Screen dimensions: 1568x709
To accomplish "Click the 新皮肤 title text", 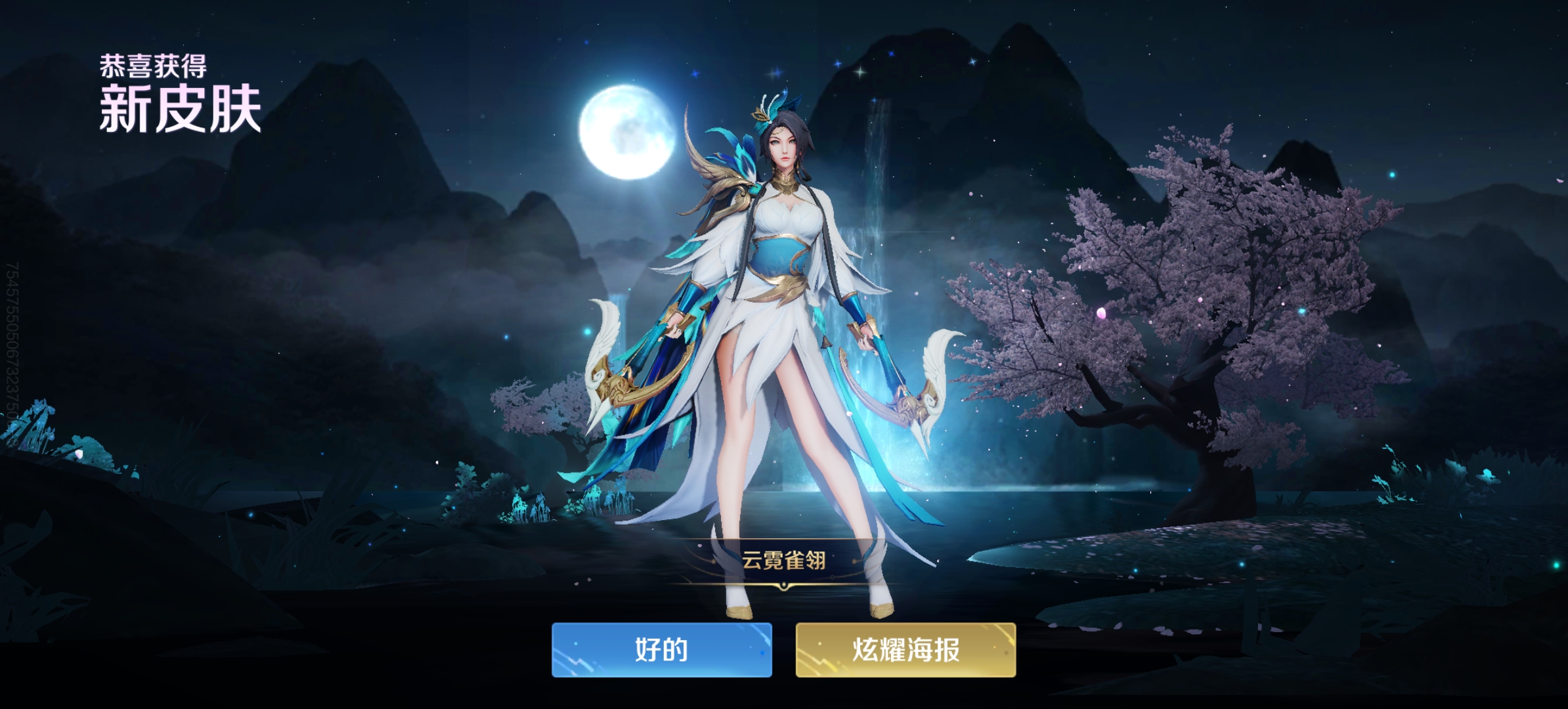I will tap(179, 108).
